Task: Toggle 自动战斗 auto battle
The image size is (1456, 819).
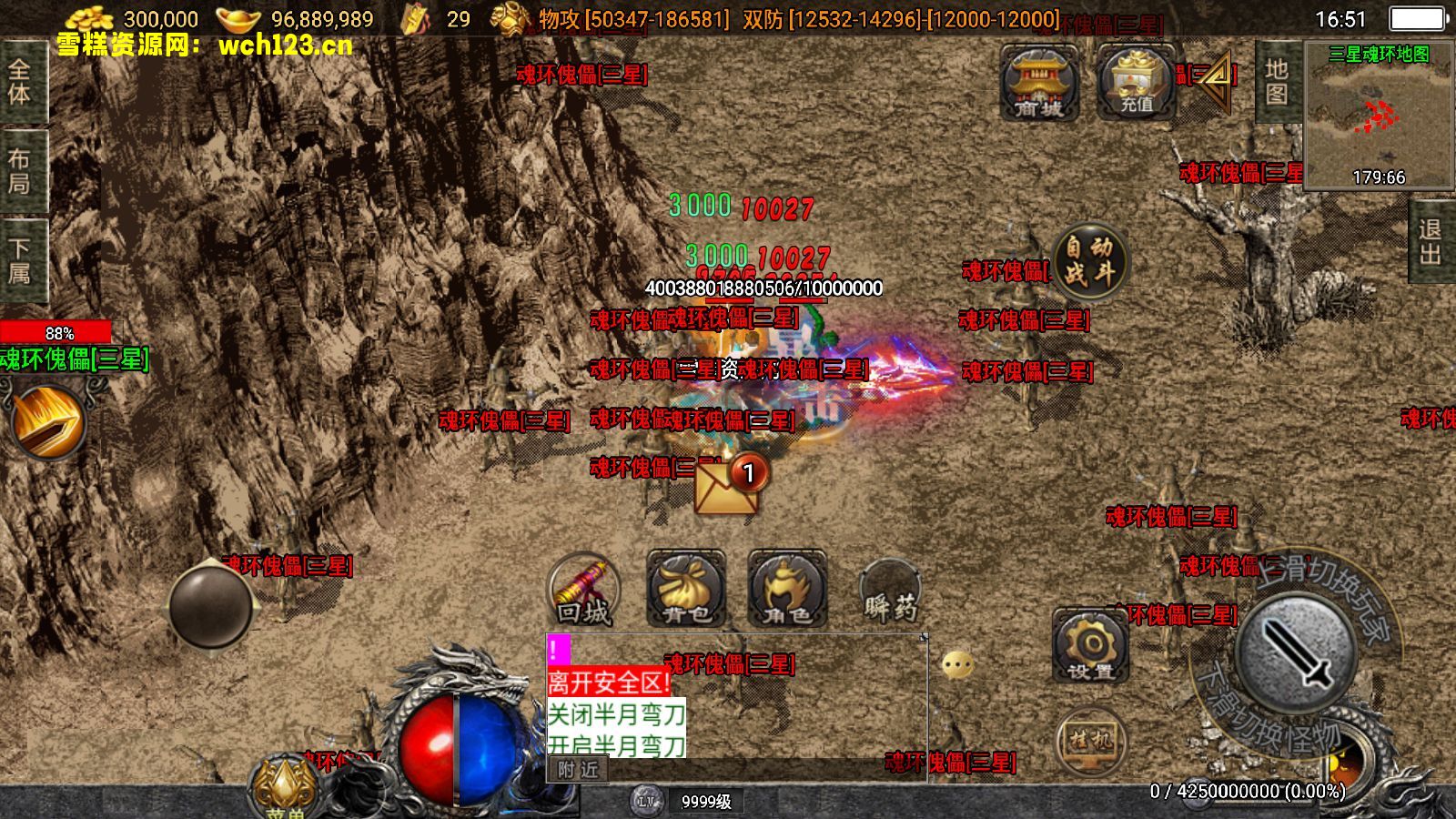Action: point(1089,260)
